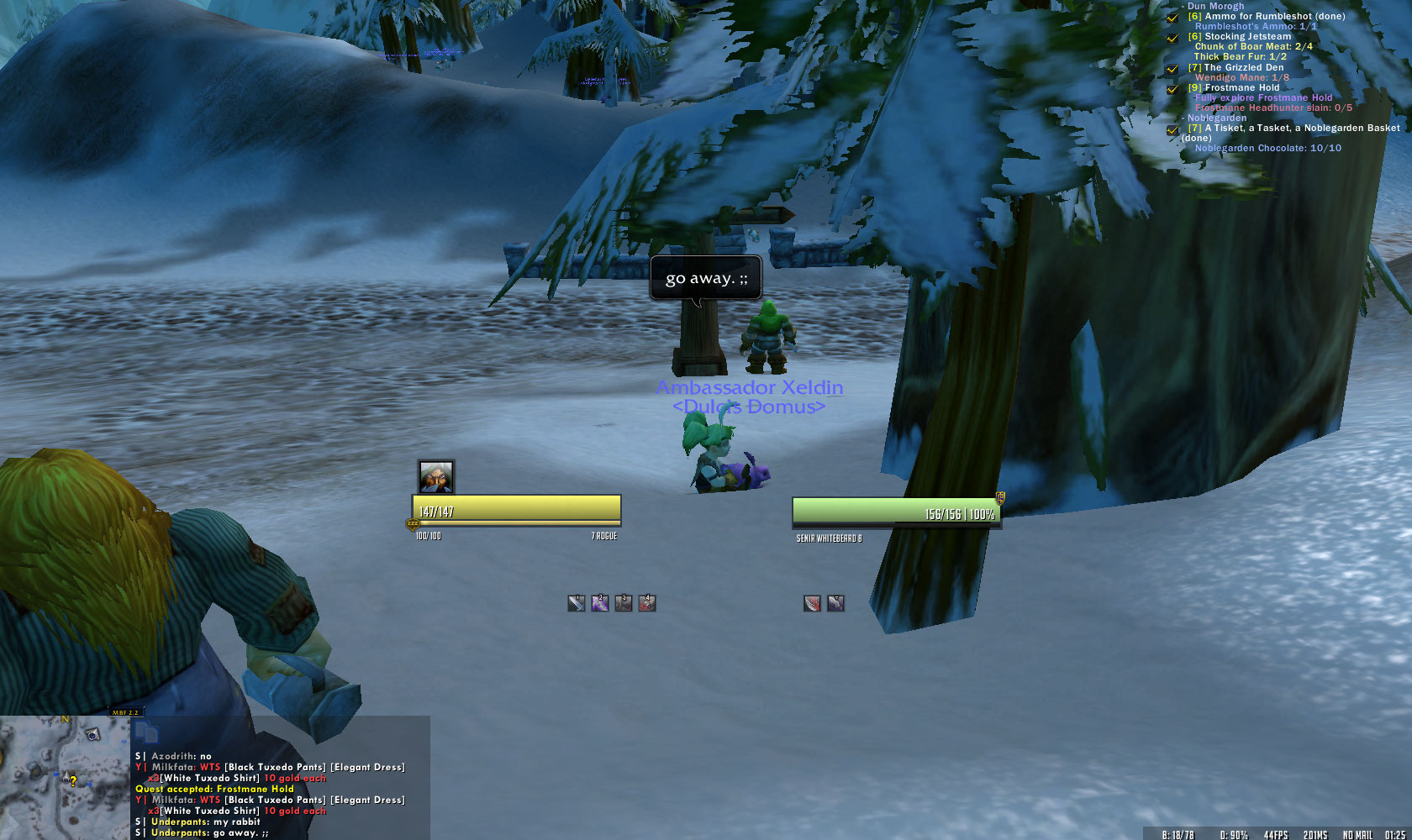
Task: Activate the red ability in slot 4
Action: click(646, 603)
